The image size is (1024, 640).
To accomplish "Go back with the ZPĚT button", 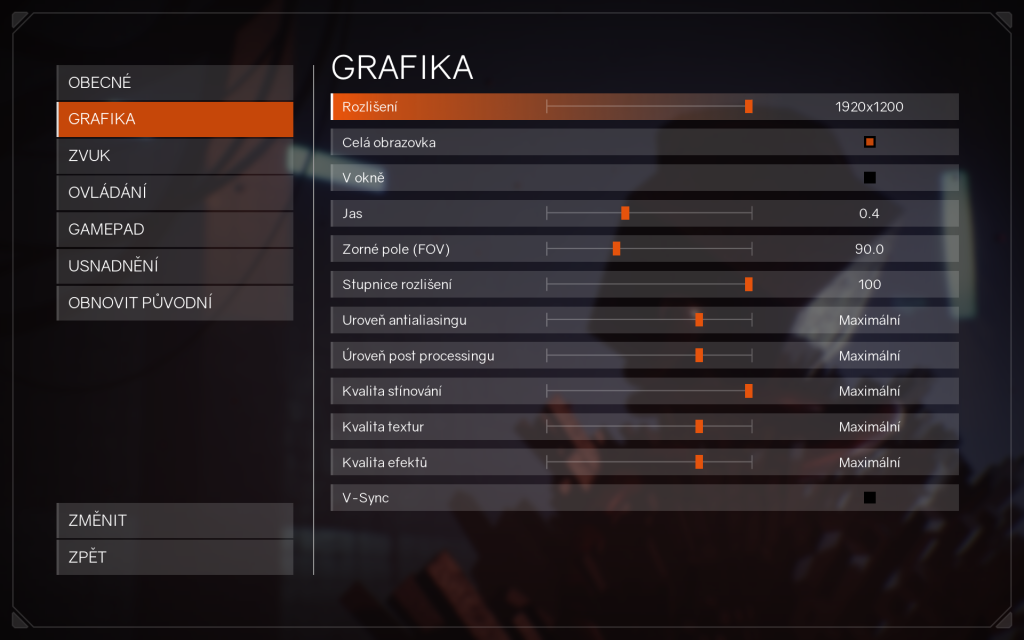I will click(x=175, y=557).
